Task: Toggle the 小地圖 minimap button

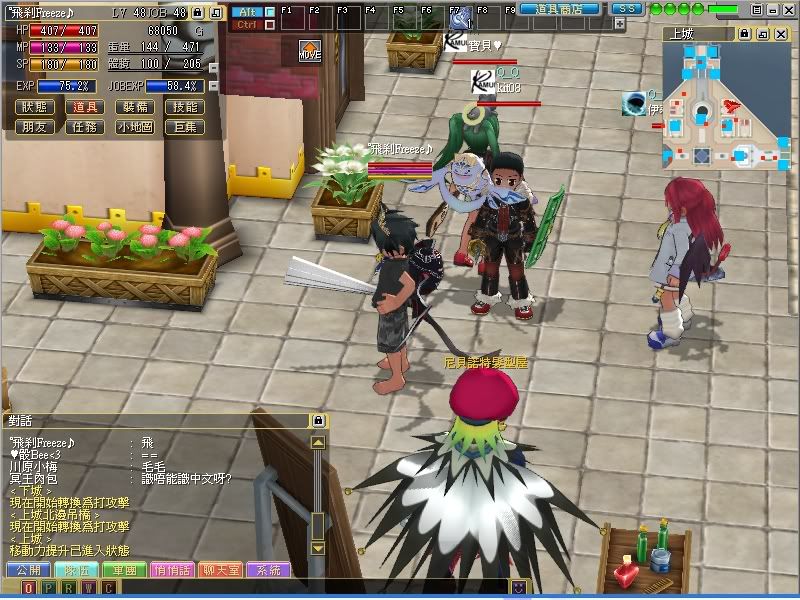Action: click(x=134, y=127)
